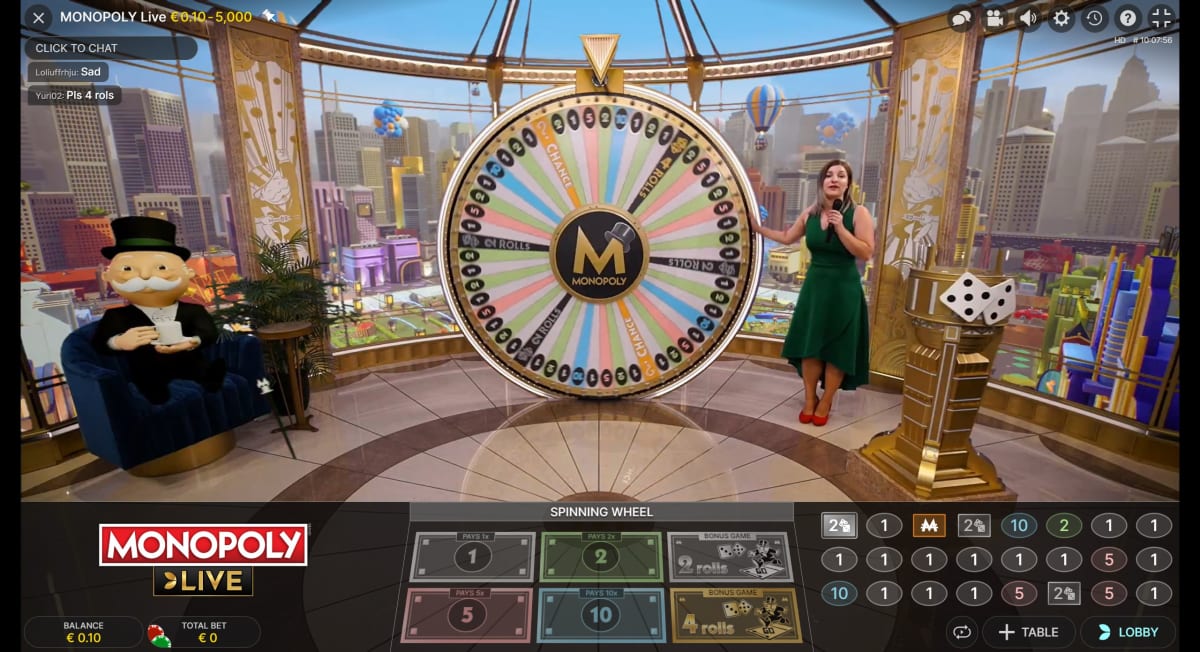The height and width of the screenshot is (652, 1200).
Task: Select the blue 10 betting spot
Action: (x=601, y=615)
